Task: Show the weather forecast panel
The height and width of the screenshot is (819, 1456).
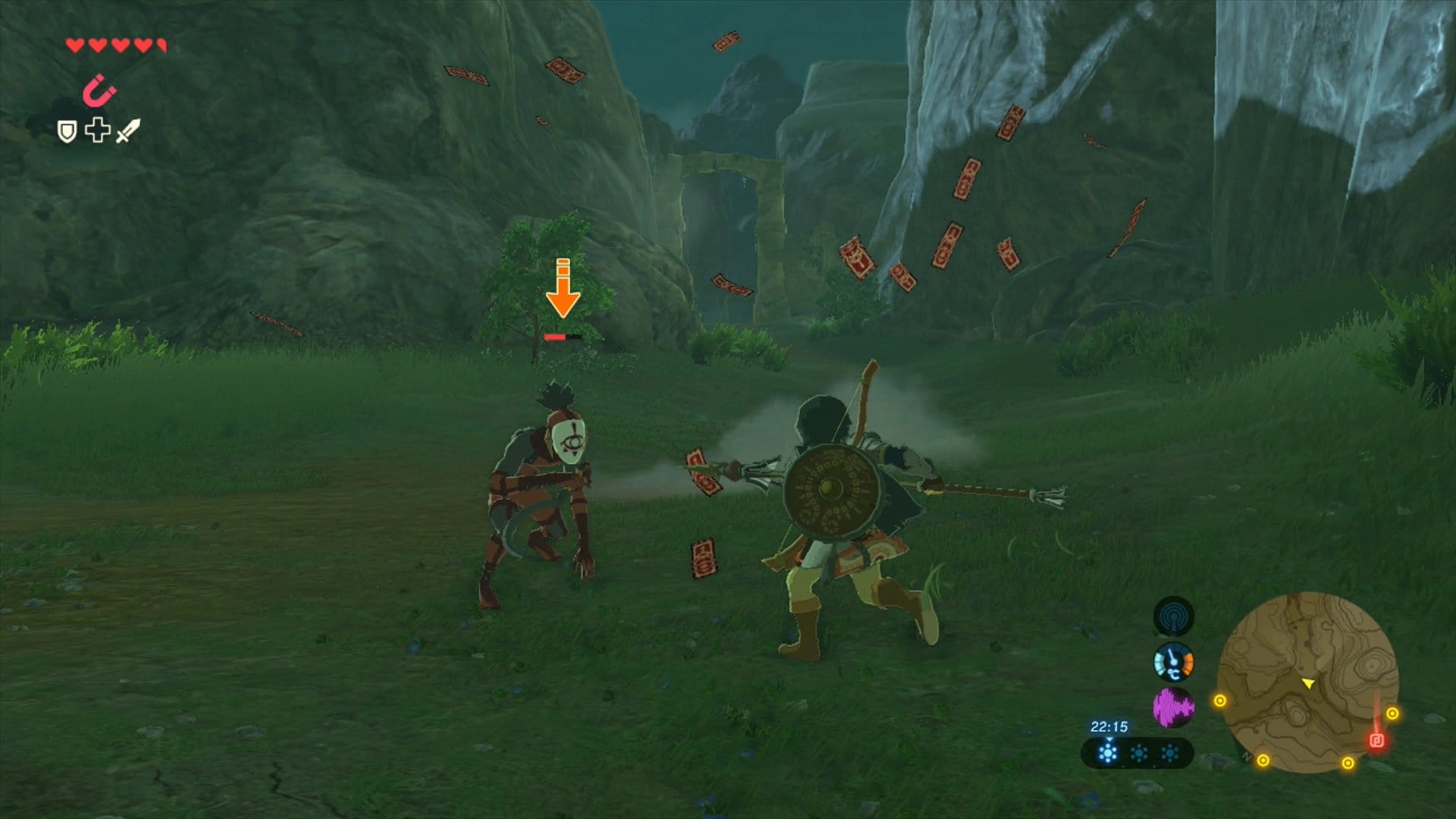Action: 1137,754
